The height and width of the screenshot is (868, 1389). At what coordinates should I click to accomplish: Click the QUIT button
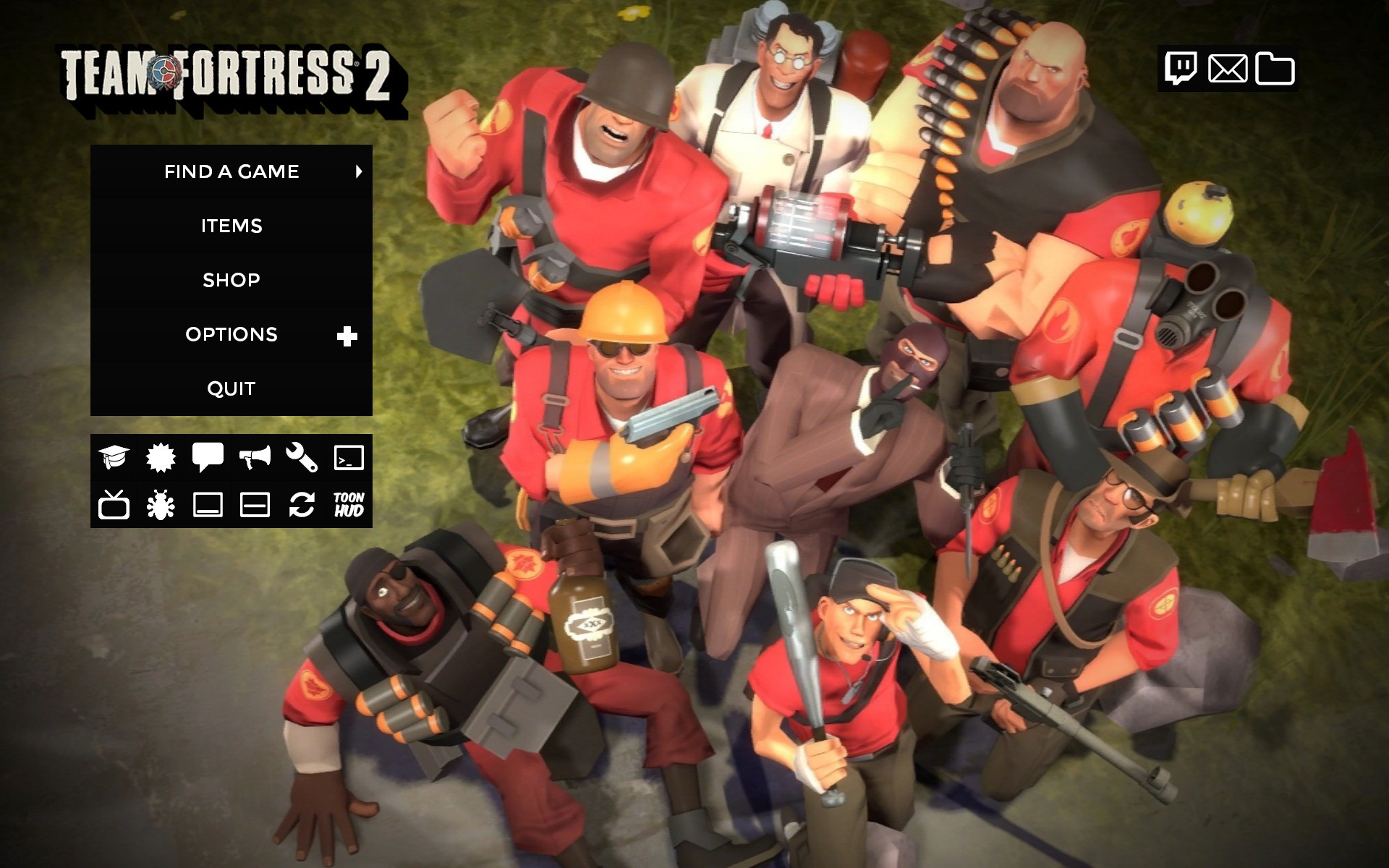(231, 388)
